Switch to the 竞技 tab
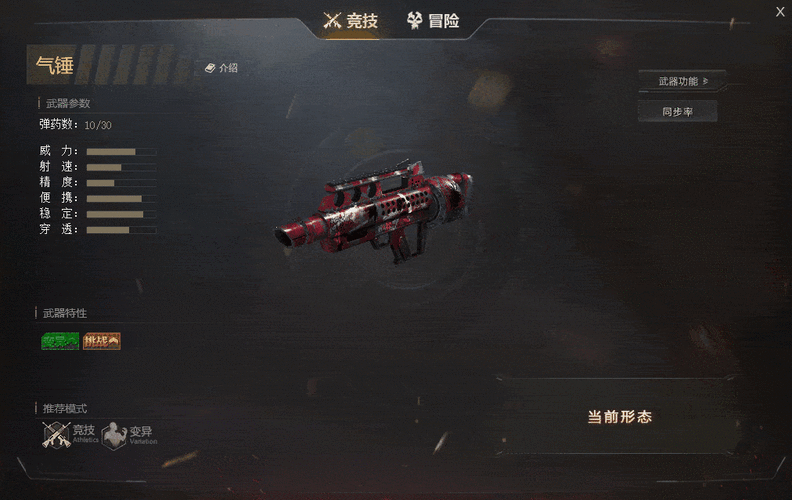This screenshot has width=792, height=500. pos(351,20)
